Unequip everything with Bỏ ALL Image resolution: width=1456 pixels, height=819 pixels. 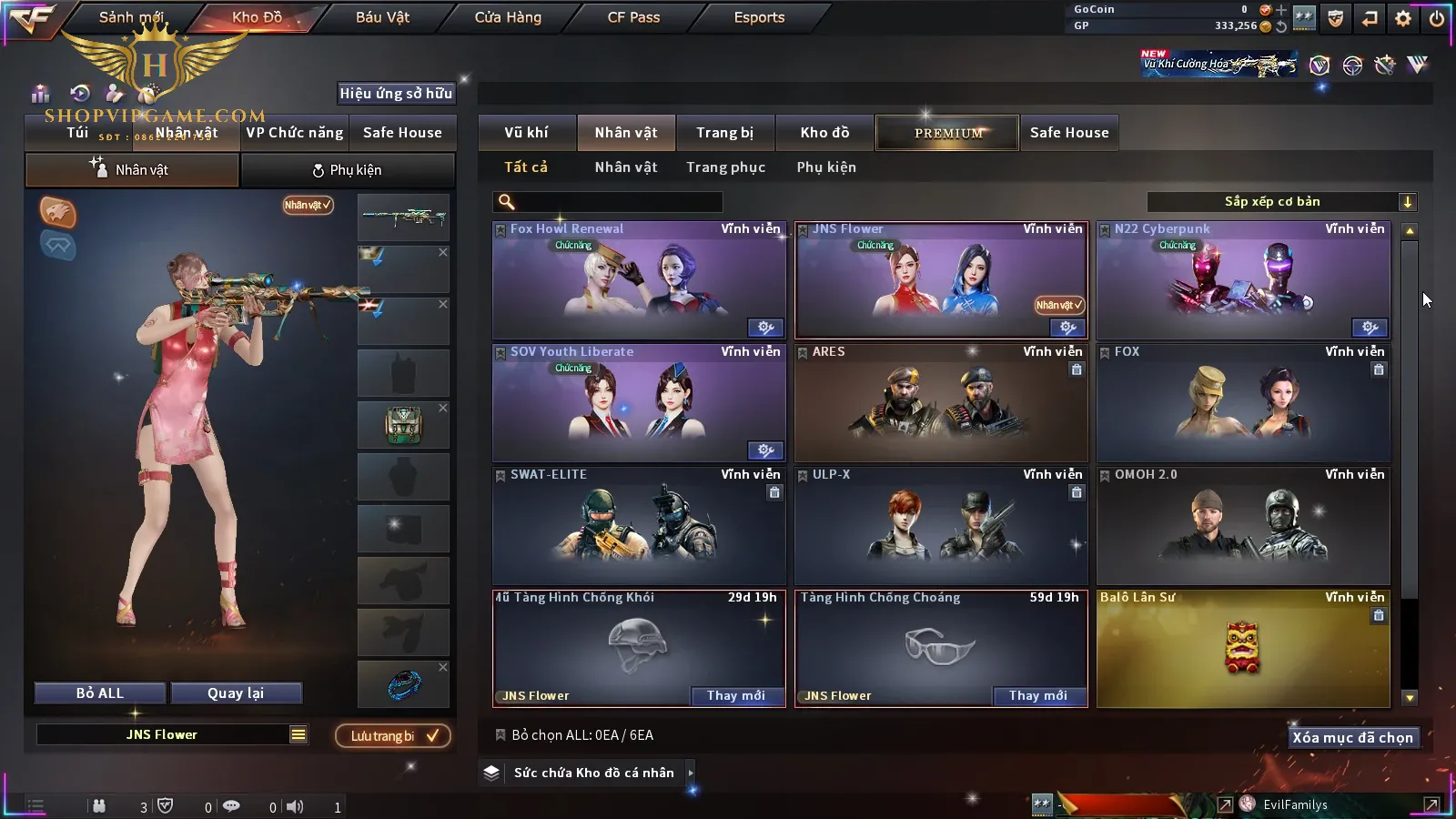[100, 693]
